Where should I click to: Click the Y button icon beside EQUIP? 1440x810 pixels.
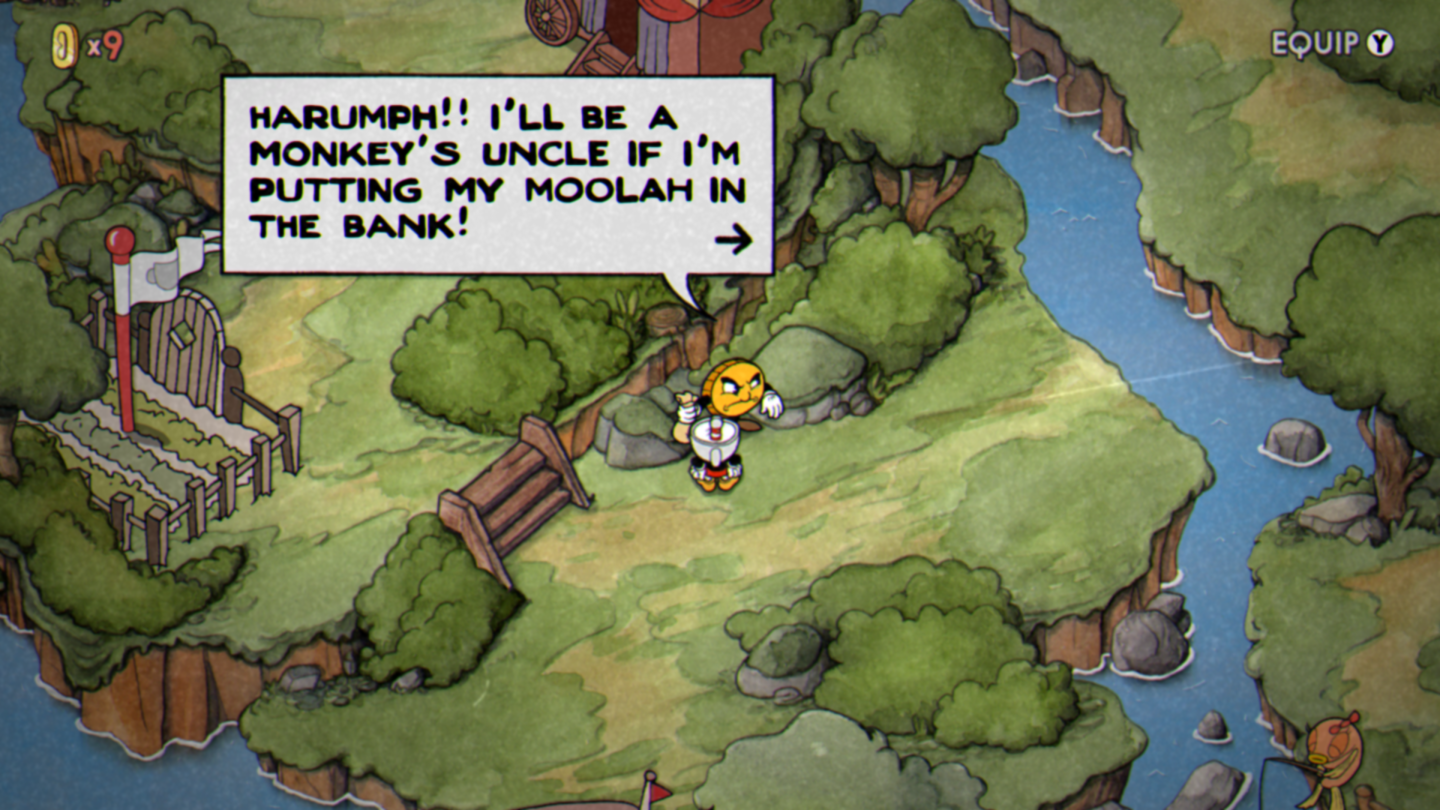point(1381,43)
